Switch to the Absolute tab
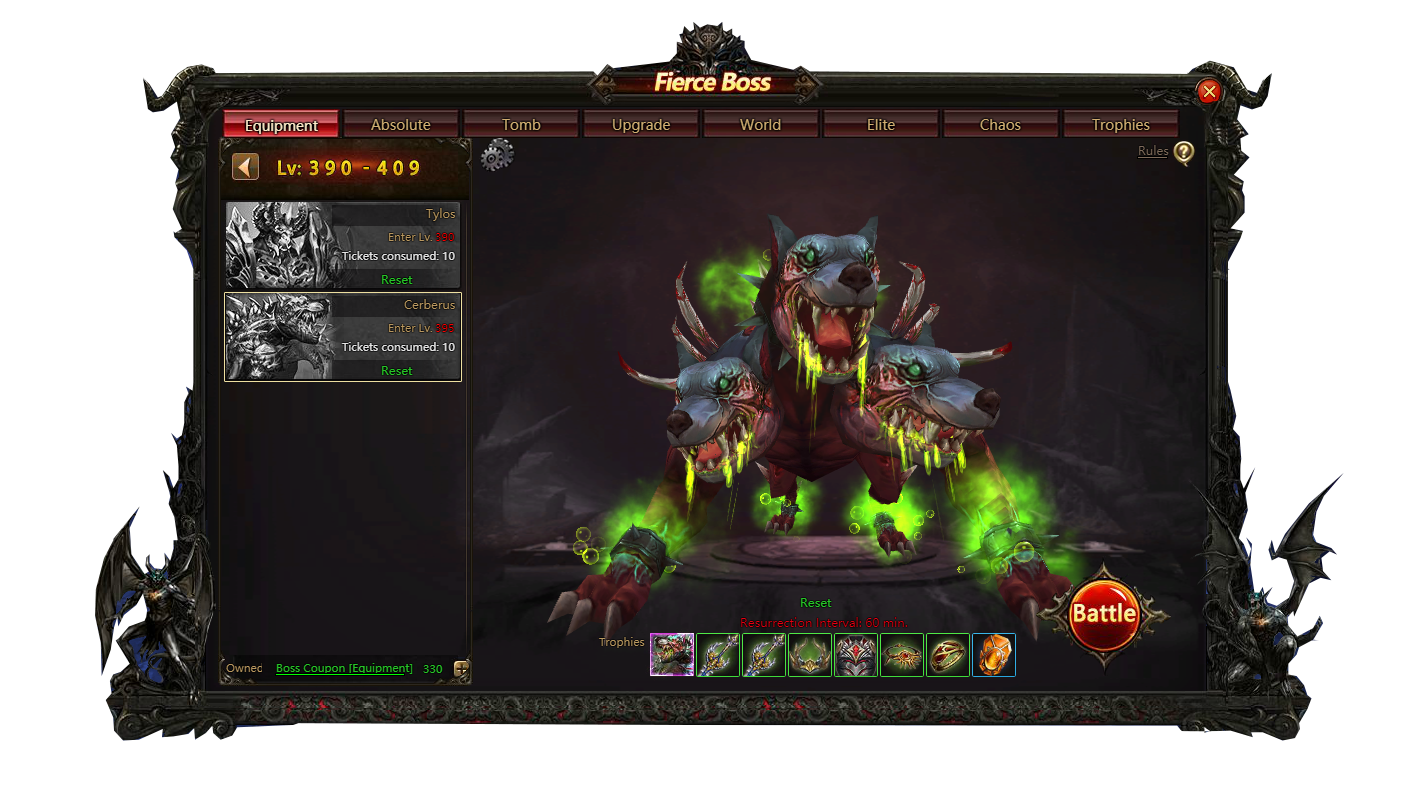 point(400,125)
